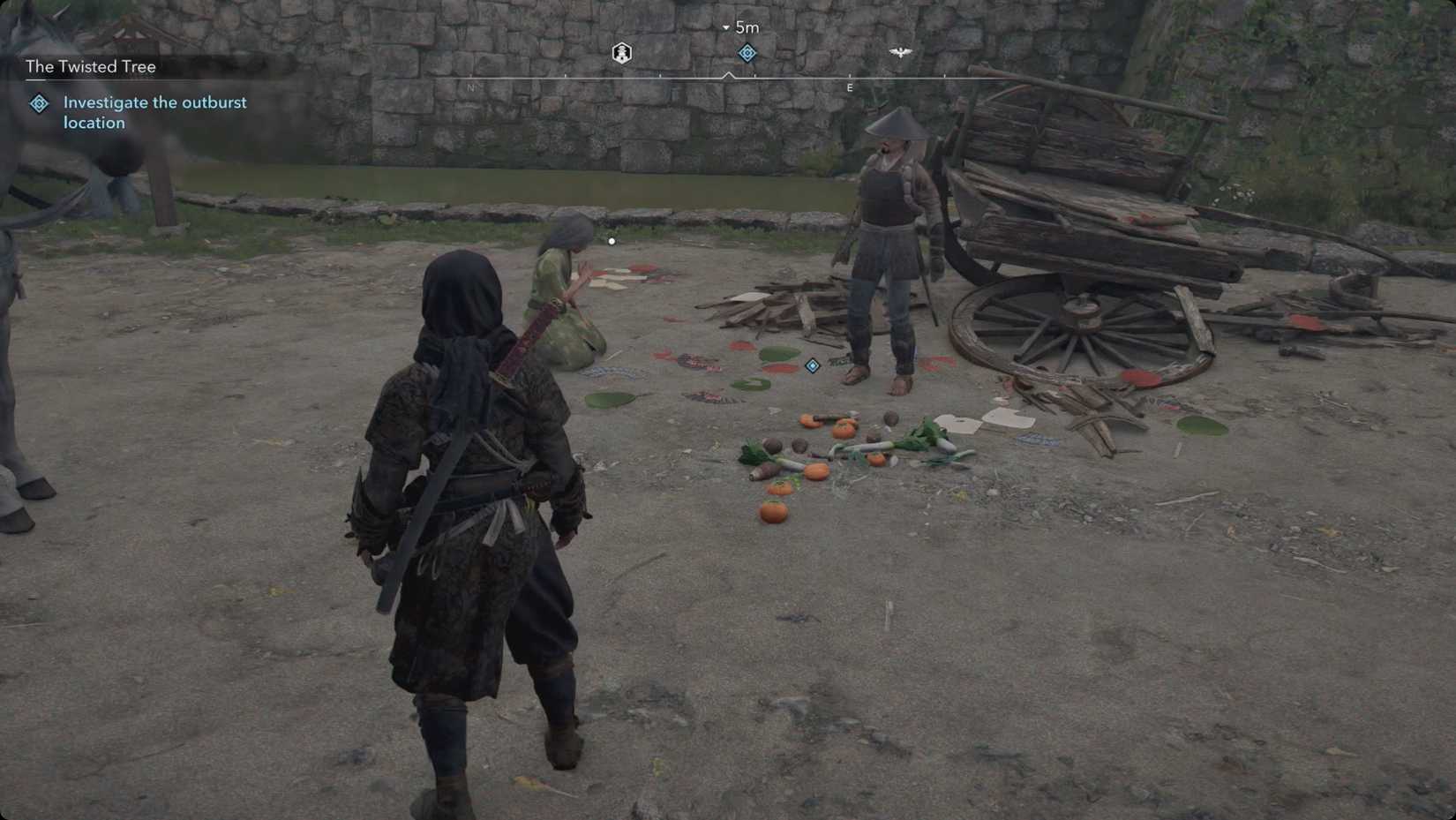Click the eagle icon on the compass bar
This screenshot has height=820, width=1456.
(903, 51)
